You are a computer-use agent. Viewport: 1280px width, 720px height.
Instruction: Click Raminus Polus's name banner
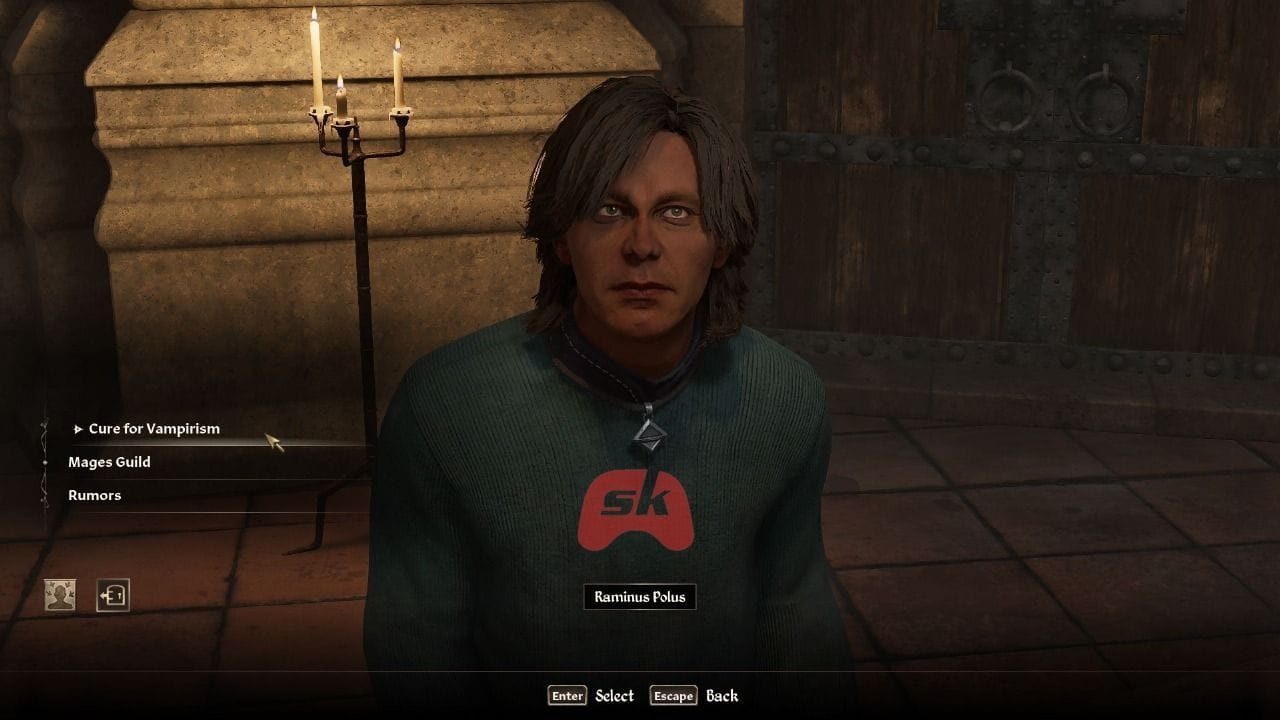(640, 597)
